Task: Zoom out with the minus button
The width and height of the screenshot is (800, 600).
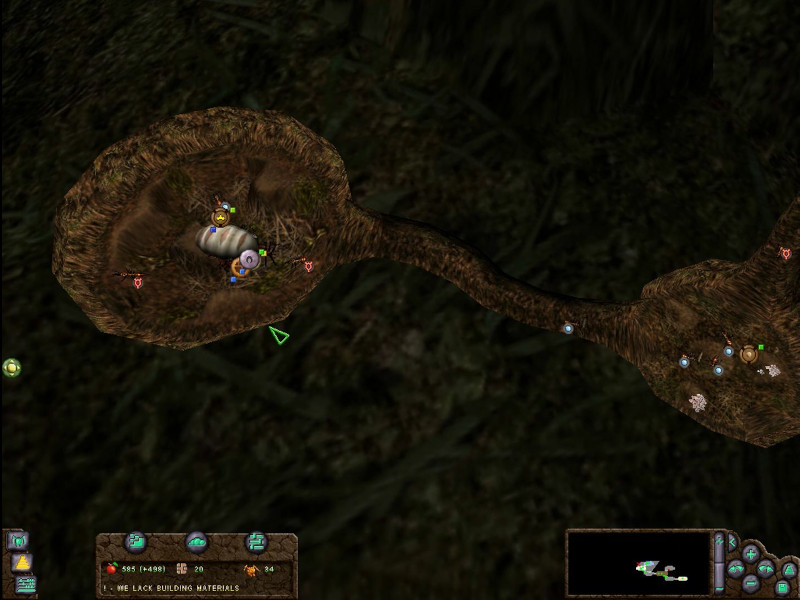Action: click(750, 581)
